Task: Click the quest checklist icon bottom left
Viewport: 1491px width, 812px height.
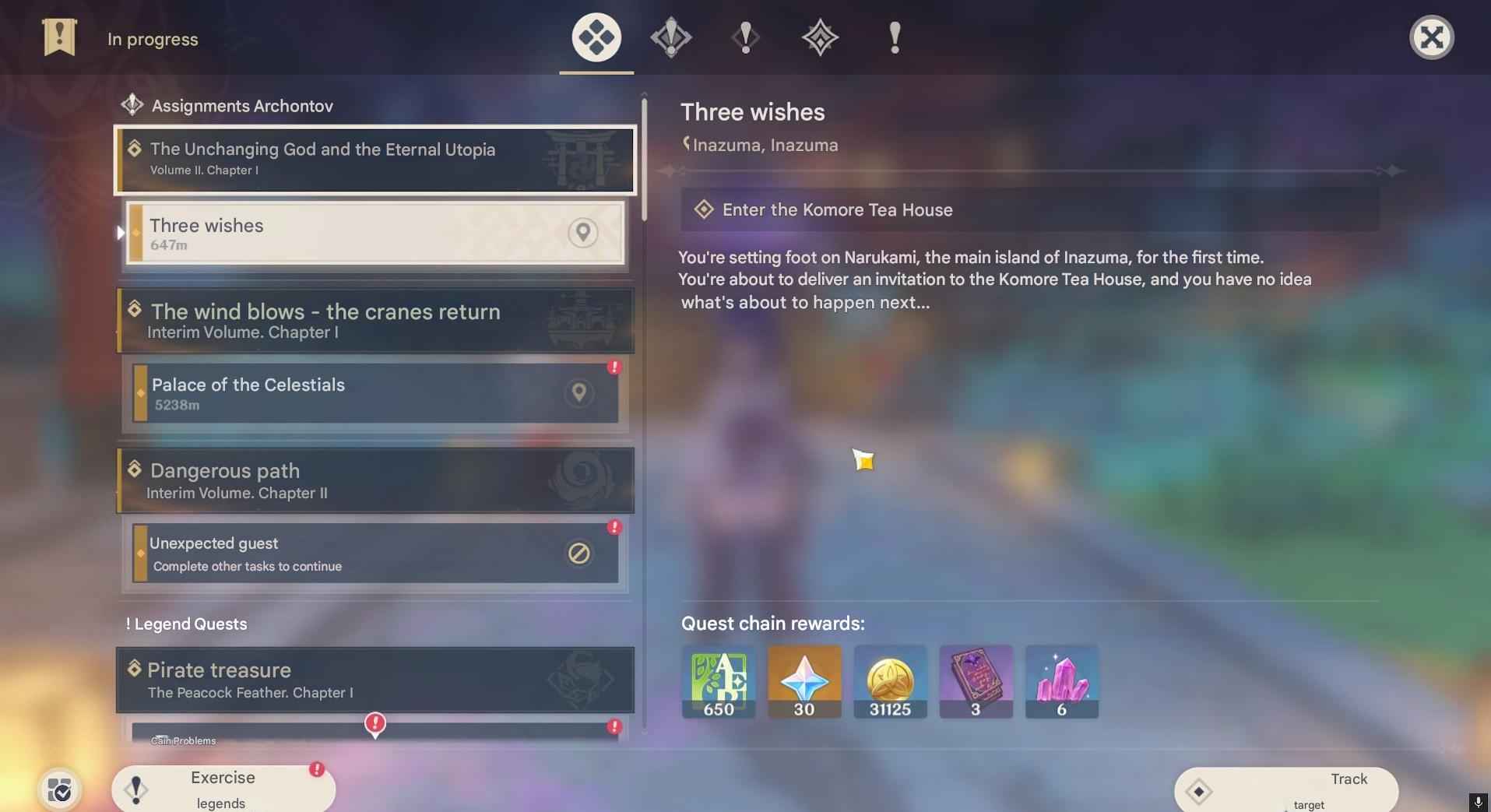Action: (59, 789)
